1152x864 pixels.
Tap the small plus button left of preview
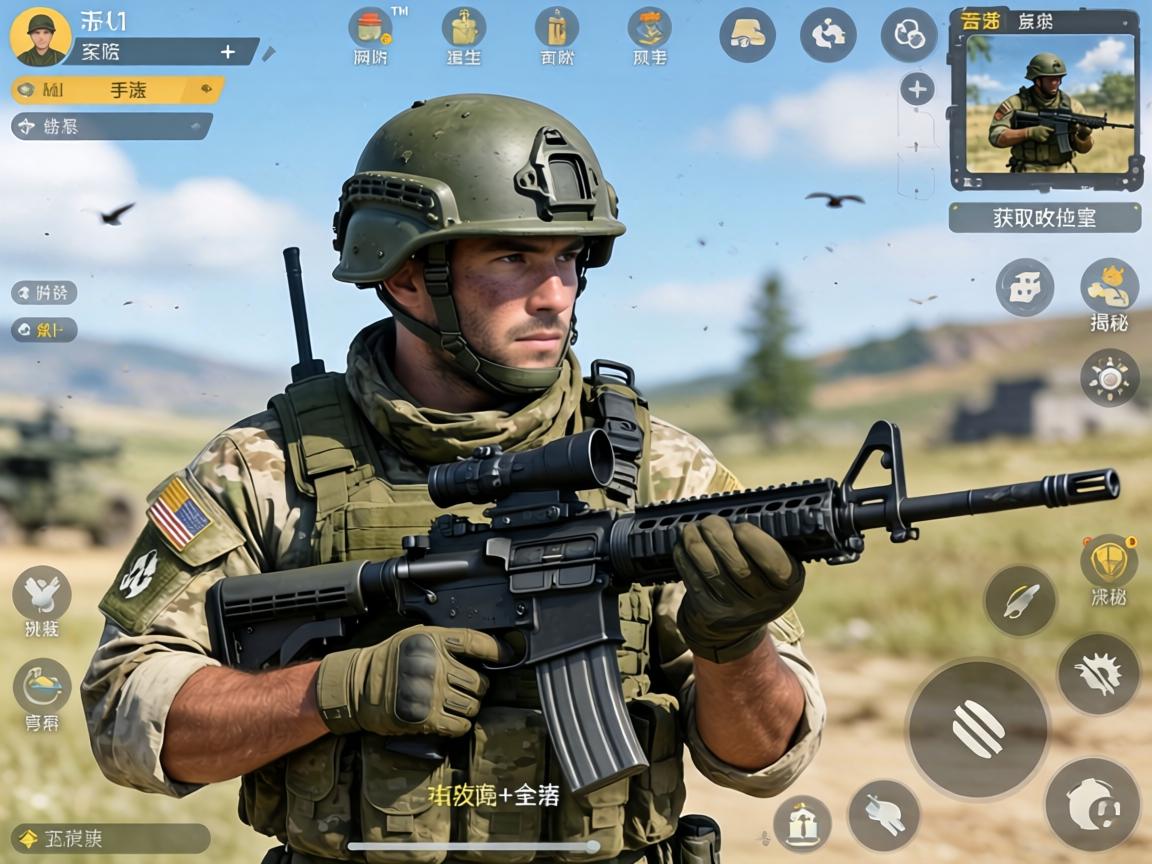click(917, 89)
